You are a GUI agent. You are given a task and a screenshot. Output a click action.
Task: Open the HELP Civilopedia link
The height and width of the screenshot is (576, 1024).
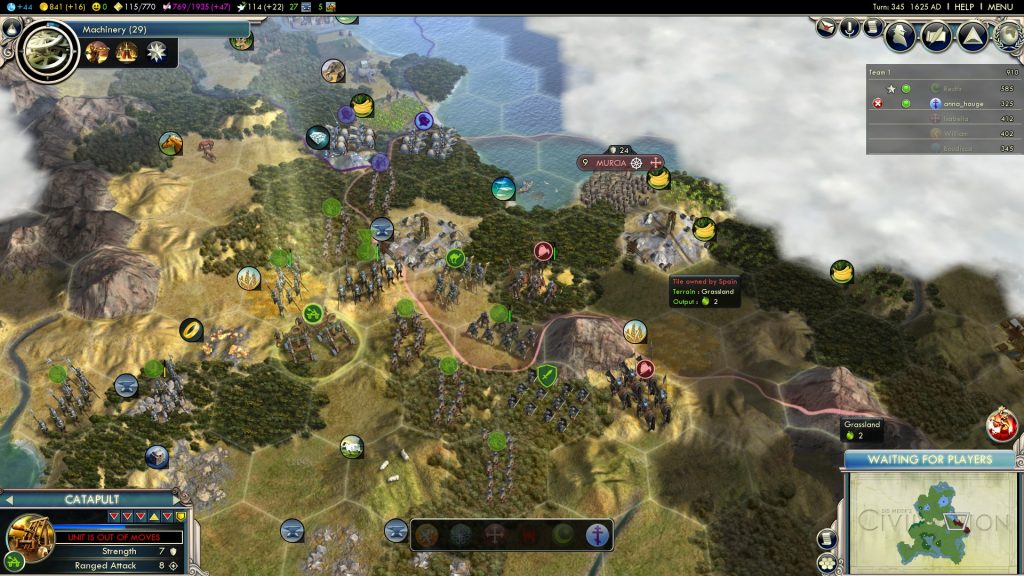pos(964,6)
